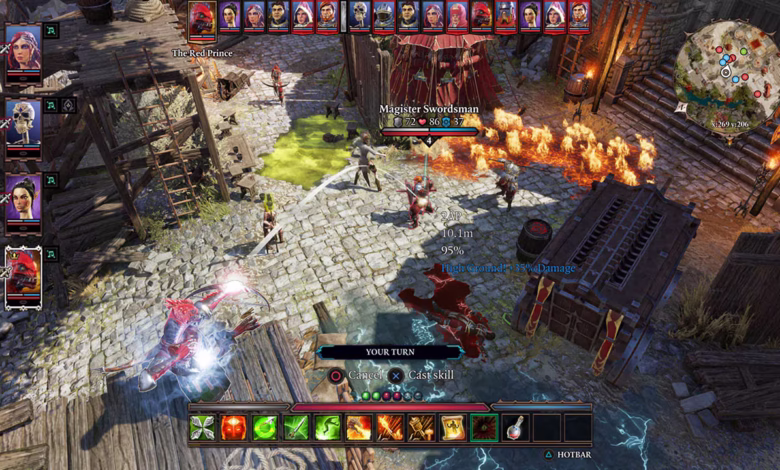Use the flaming arrows skill
This screenshot has width=780, height=470.
point(390,428)
